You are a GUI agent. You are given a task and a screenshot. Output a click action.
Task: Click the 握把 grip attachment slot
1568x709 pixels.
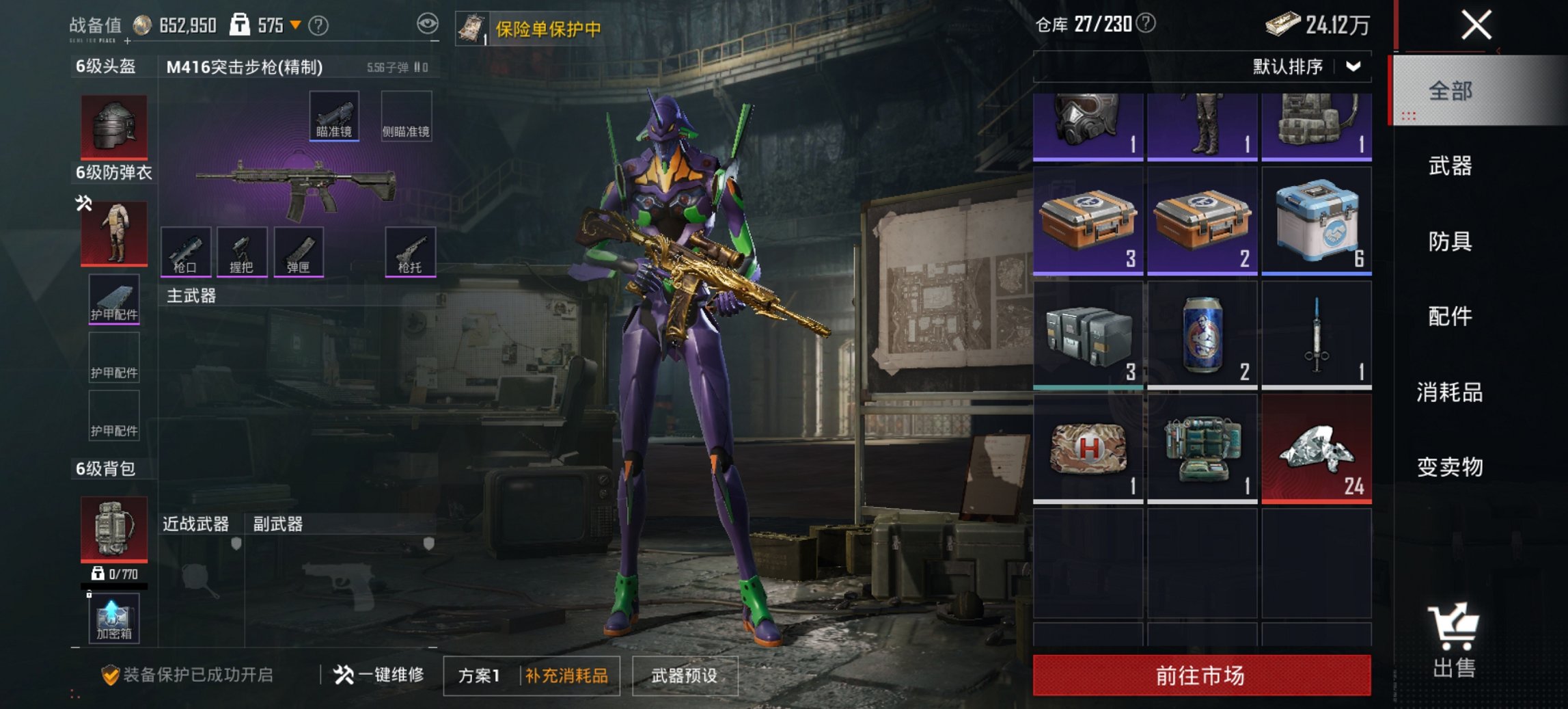(243, 252)
